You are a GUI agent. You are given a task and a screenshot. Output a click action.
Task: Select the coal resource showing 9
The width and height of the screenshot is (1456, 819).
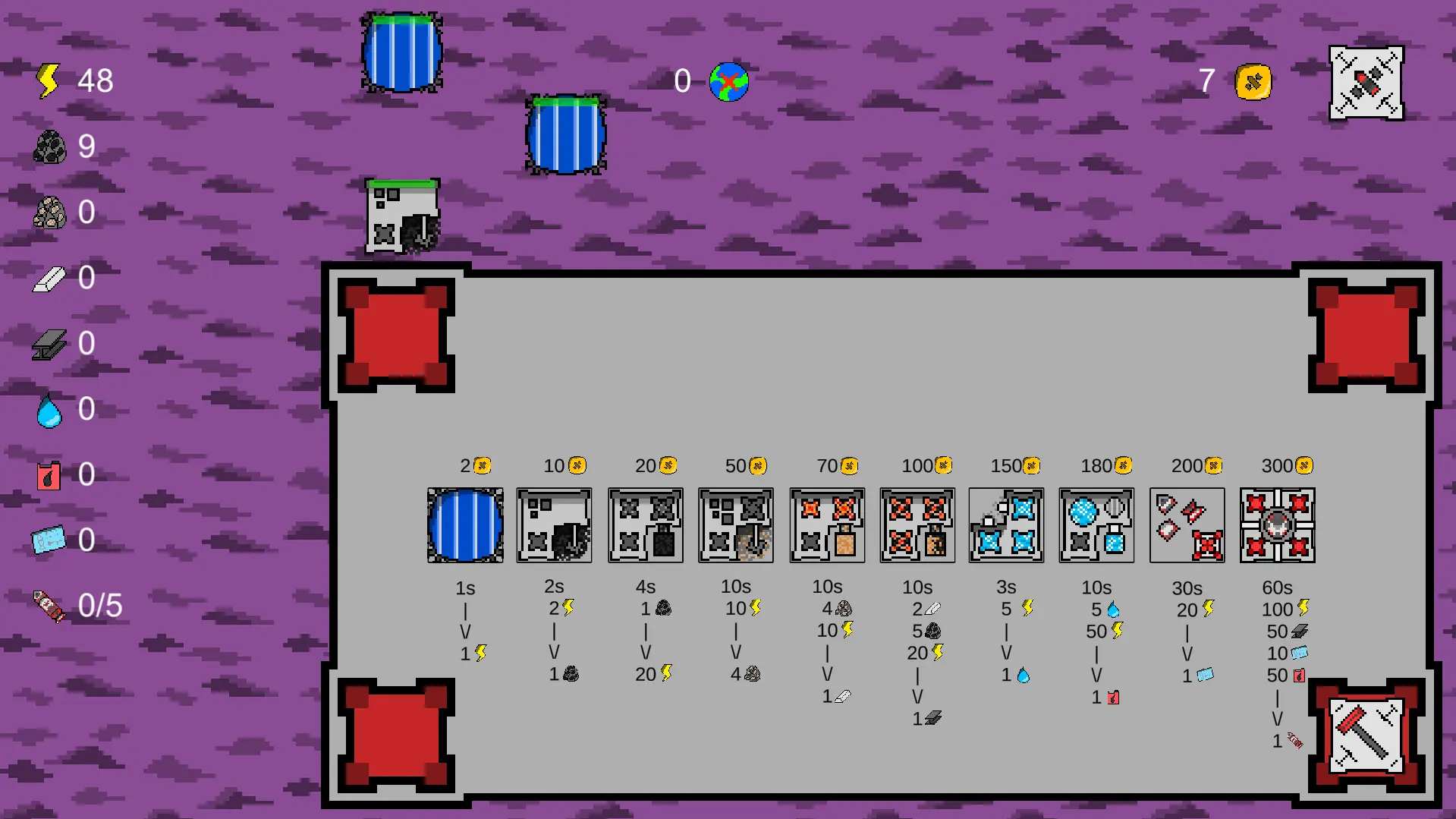coord(72,147)
